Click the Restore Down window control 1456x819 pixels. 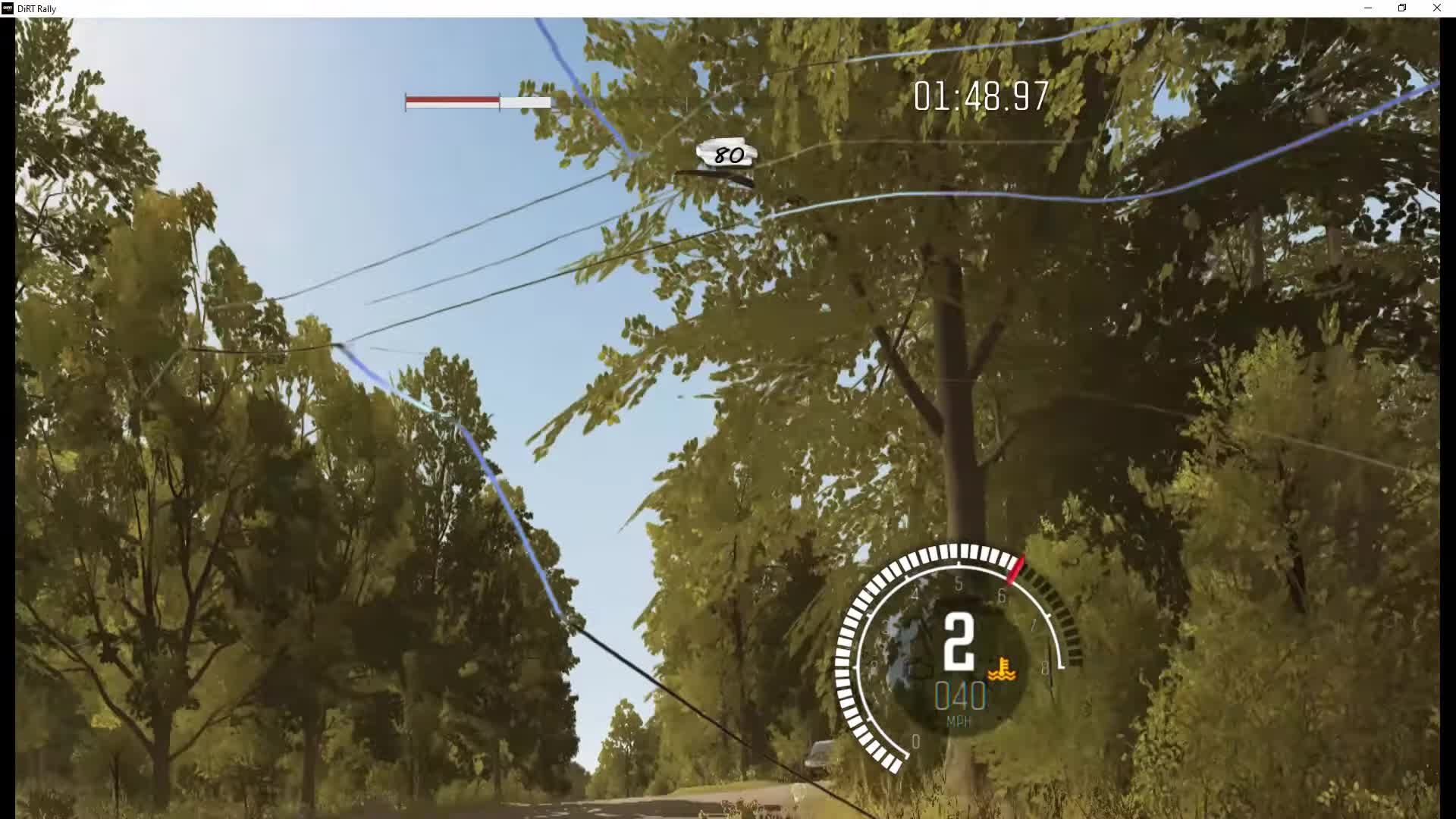click(1401, 8)
